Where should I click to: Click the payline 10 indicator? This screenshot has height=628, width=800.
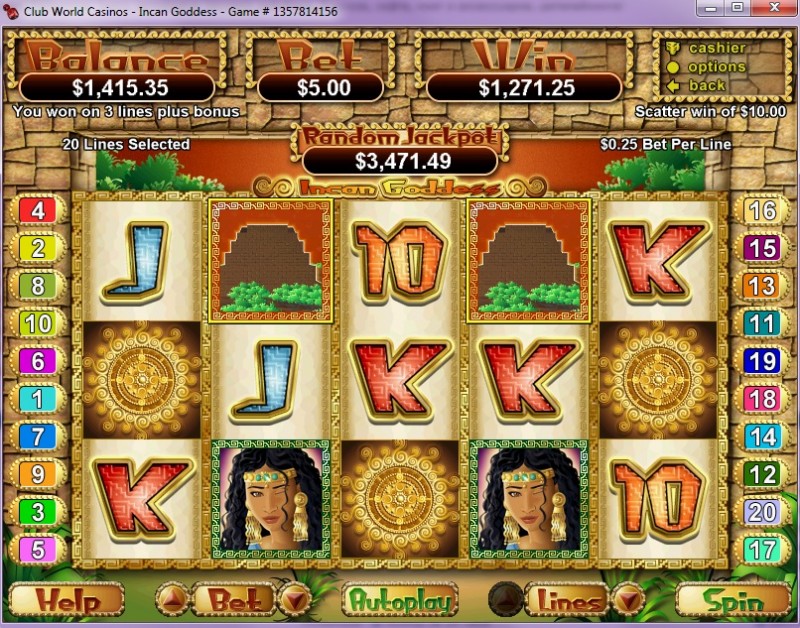click(x=39, y=323)
